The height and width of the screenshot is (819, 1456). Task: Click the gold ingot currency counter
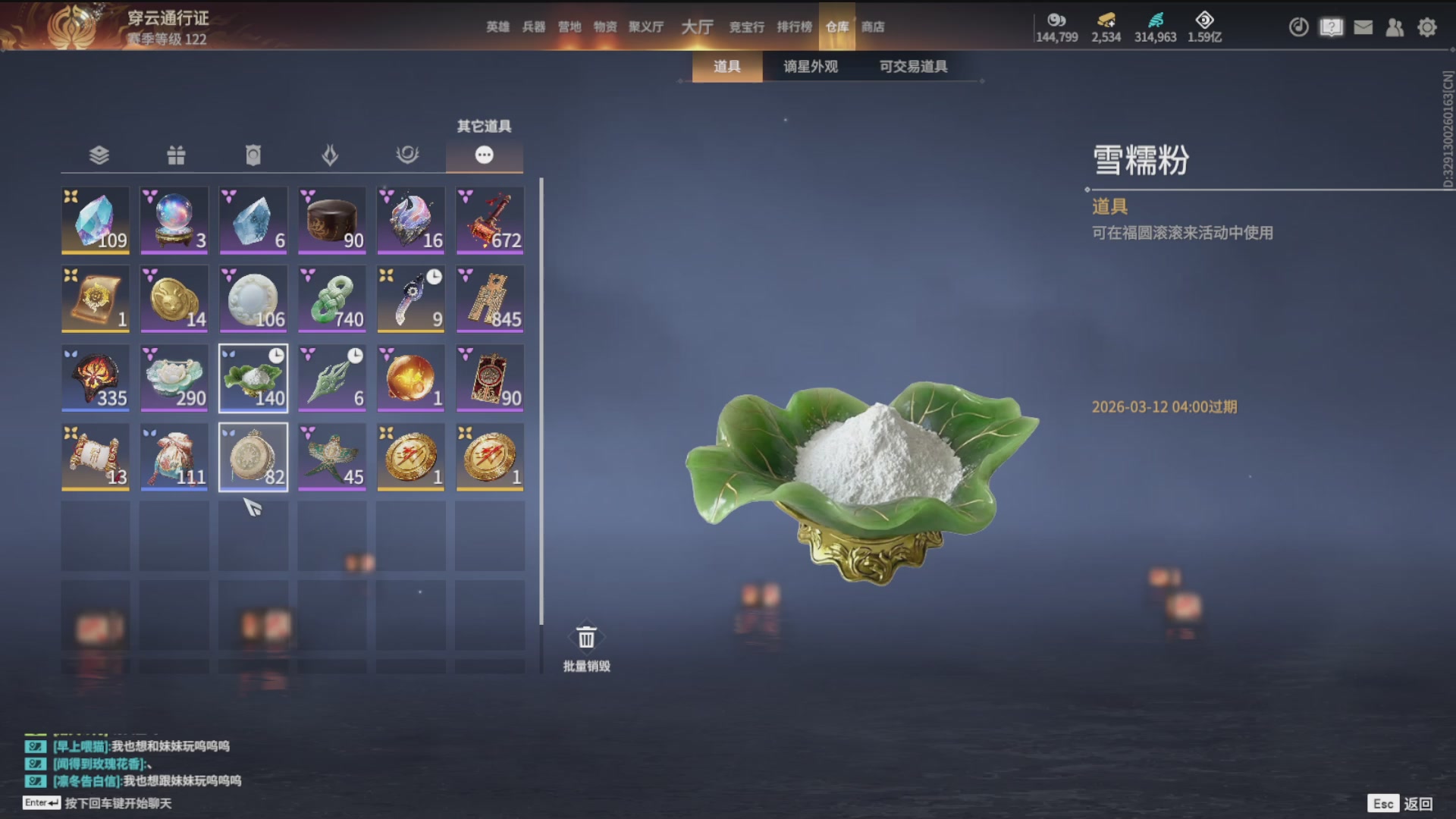tap(1105, 27)
